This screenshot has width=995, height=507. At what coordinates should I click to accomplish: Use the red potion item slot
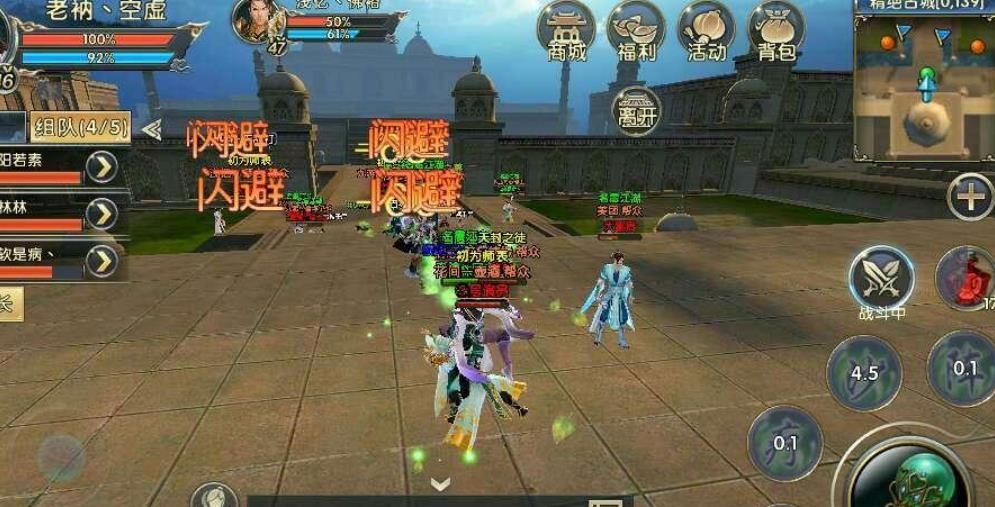pos(967,277)
